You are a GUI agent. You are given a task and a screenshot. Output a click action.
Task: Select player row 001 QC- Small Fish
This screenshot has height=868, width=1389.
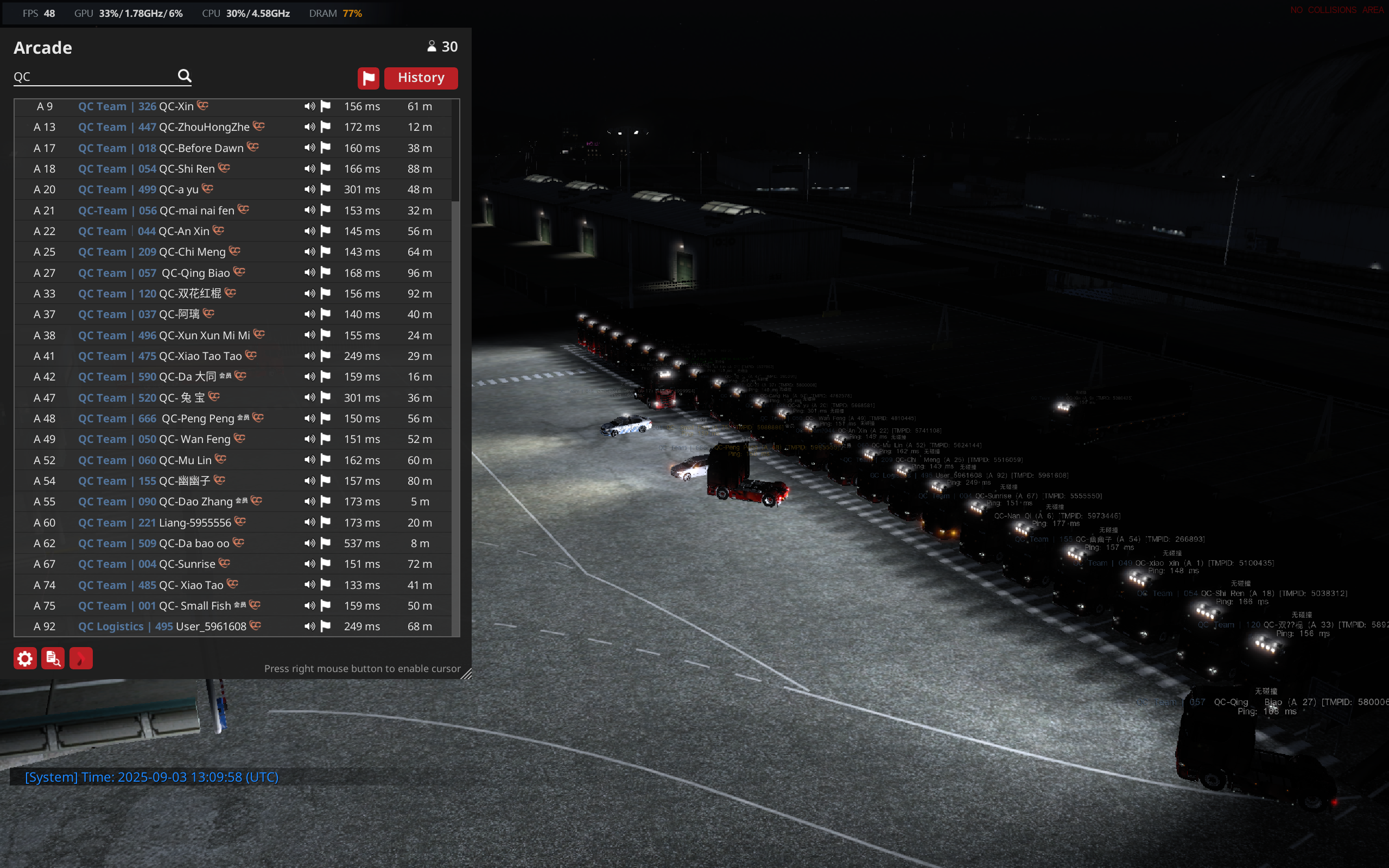tap(194, 606)
